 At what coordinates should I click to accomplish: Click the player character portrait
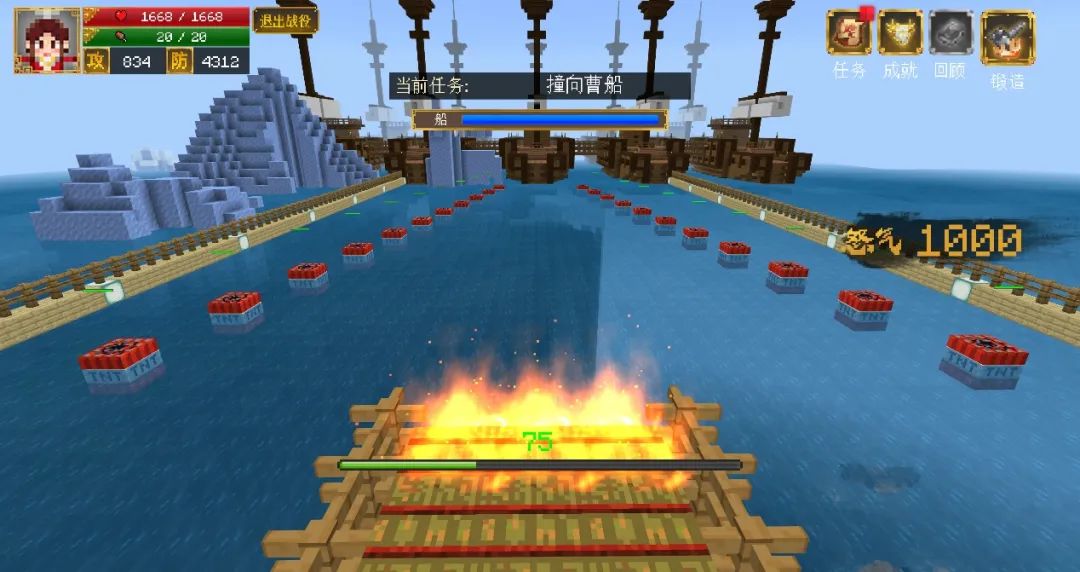(x=47, y=41)
